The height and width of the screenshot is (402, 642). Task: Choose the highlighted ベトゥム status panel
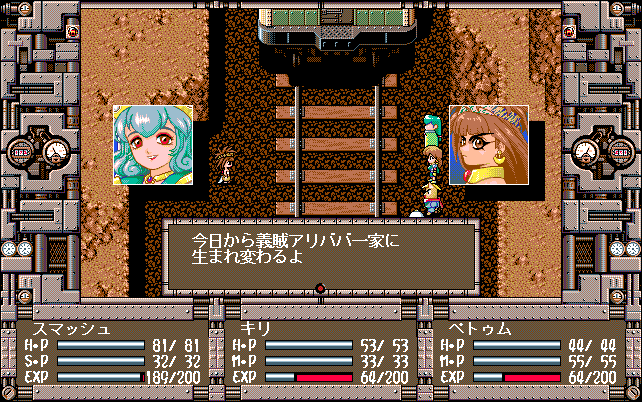pos(528,353)
